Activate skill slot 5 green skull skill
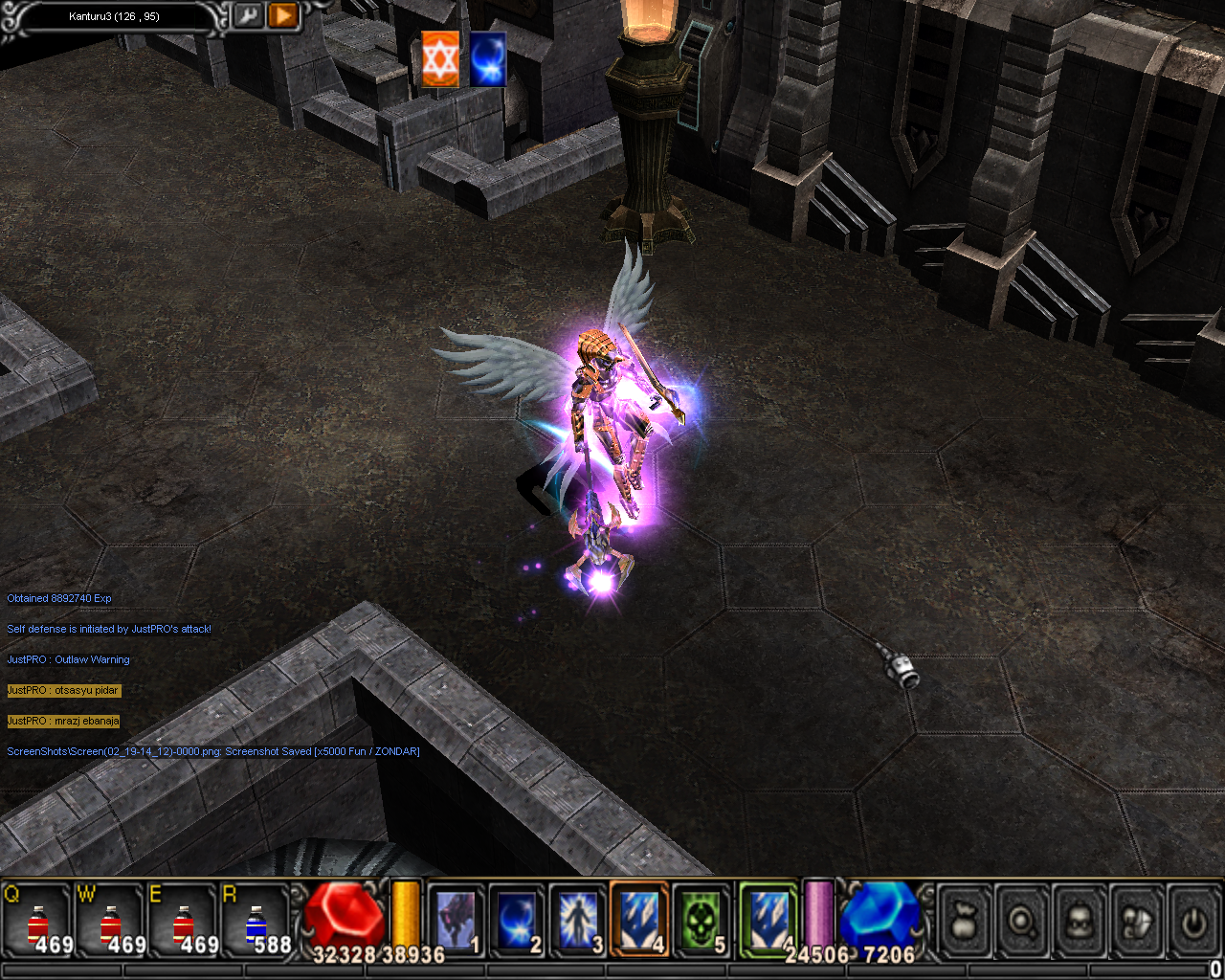 [x=702, y=920]
